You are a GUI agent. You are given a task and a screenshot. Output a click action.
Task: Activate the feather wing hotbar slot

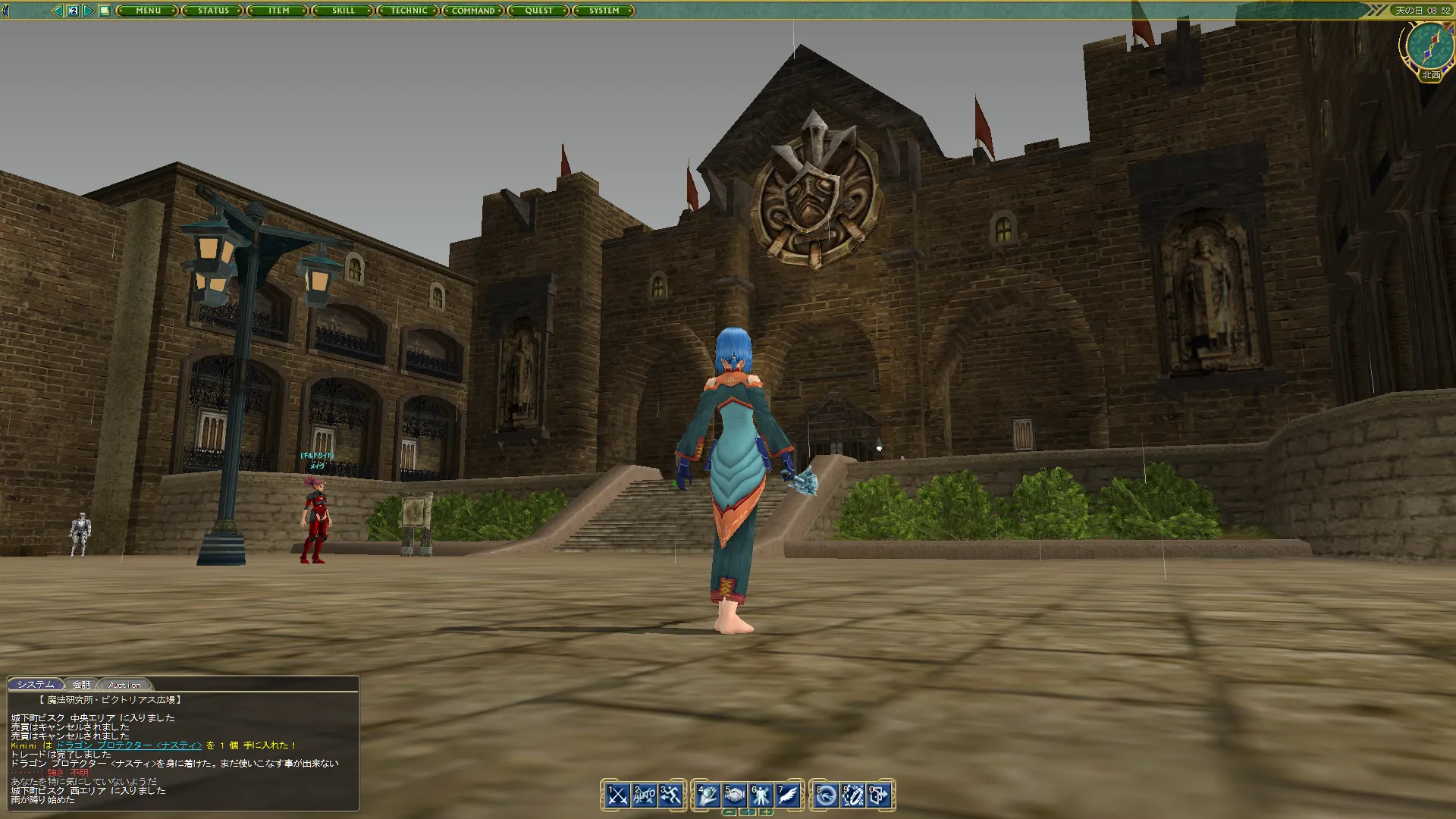(787, 795)
